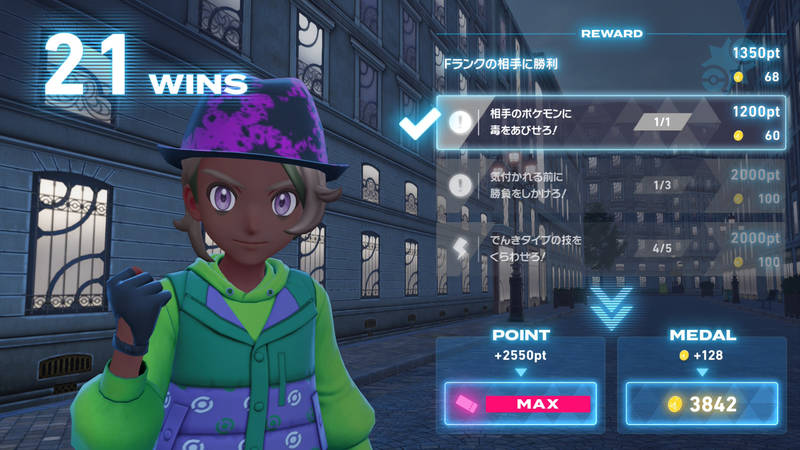Image resolution: width=800 pixels, height=450 pixels.
Task: Select the poison-the-opponent's-Pokémon challenge row
Action: [x=612, y=123]
